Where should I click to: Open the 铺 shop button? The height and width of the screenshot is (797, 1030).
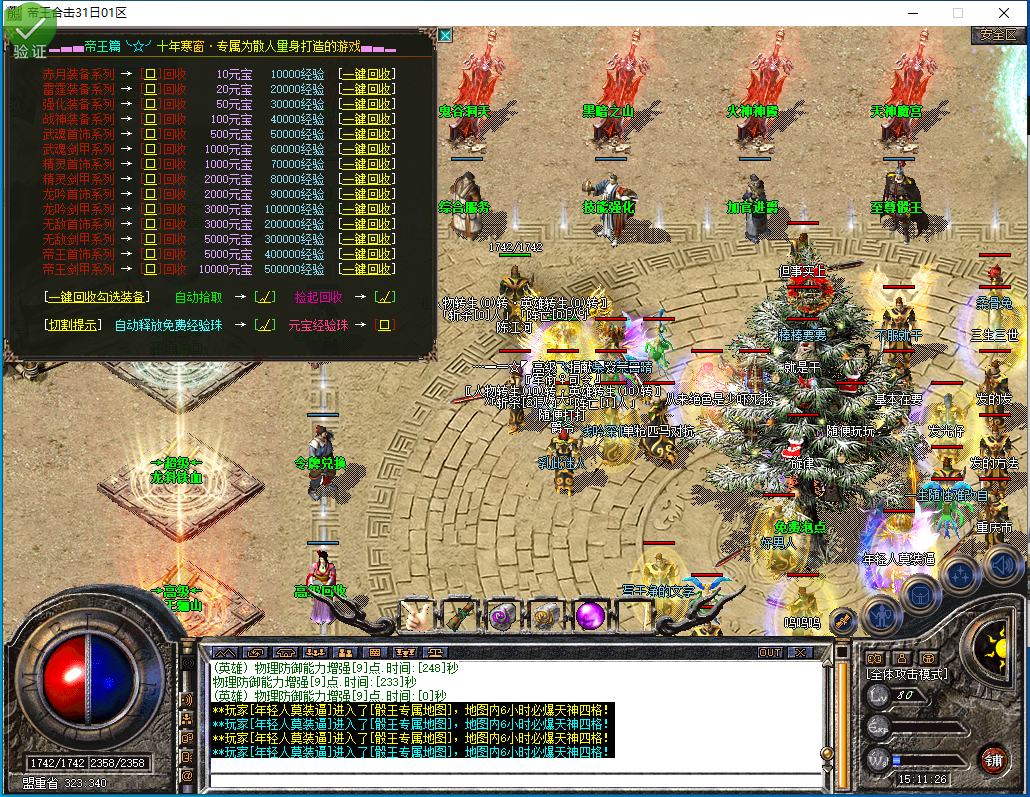[x=993, y=758]
